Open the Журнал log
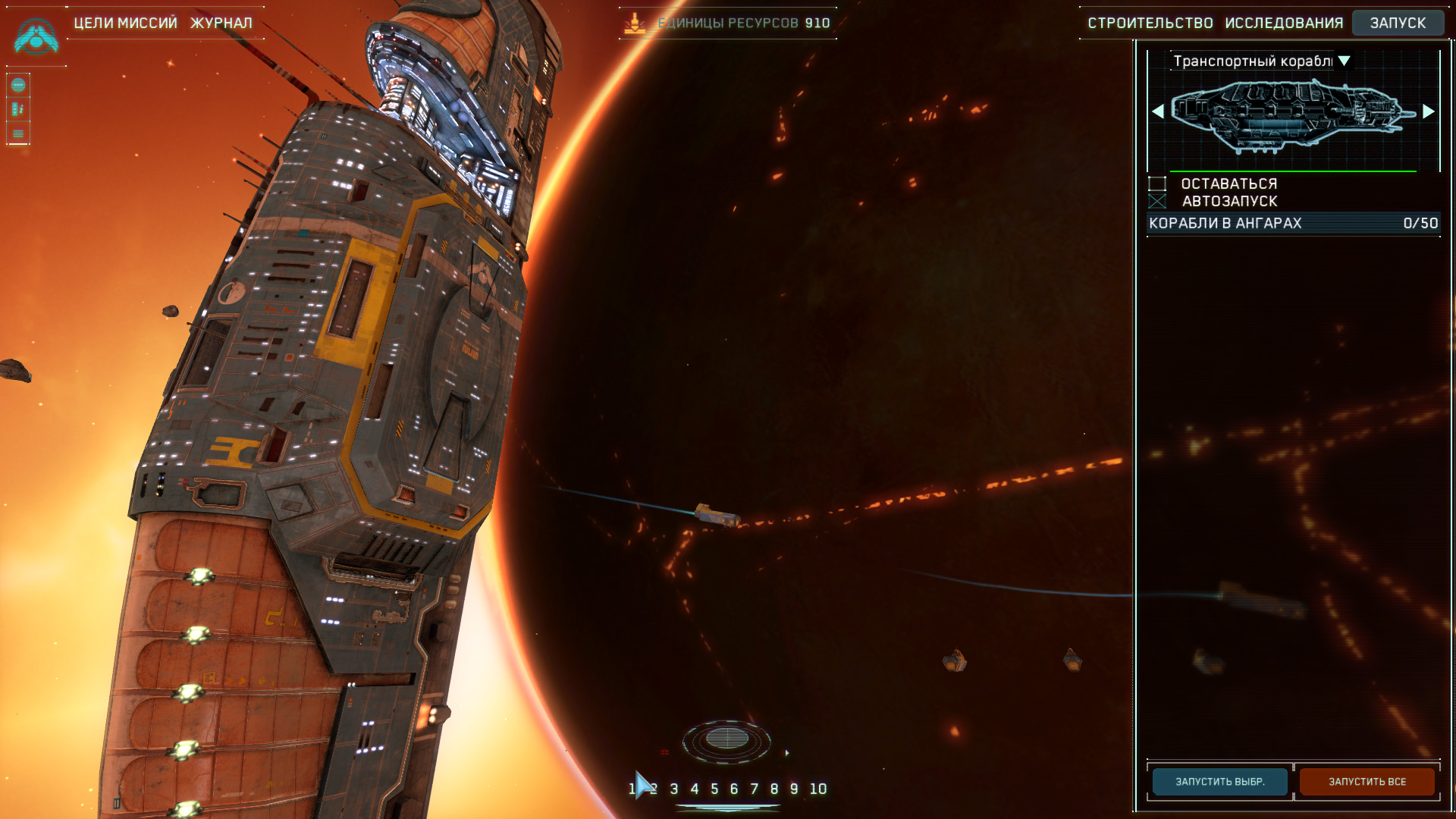This screenshot has height=819, width=1456. click(x=221, y=23)
